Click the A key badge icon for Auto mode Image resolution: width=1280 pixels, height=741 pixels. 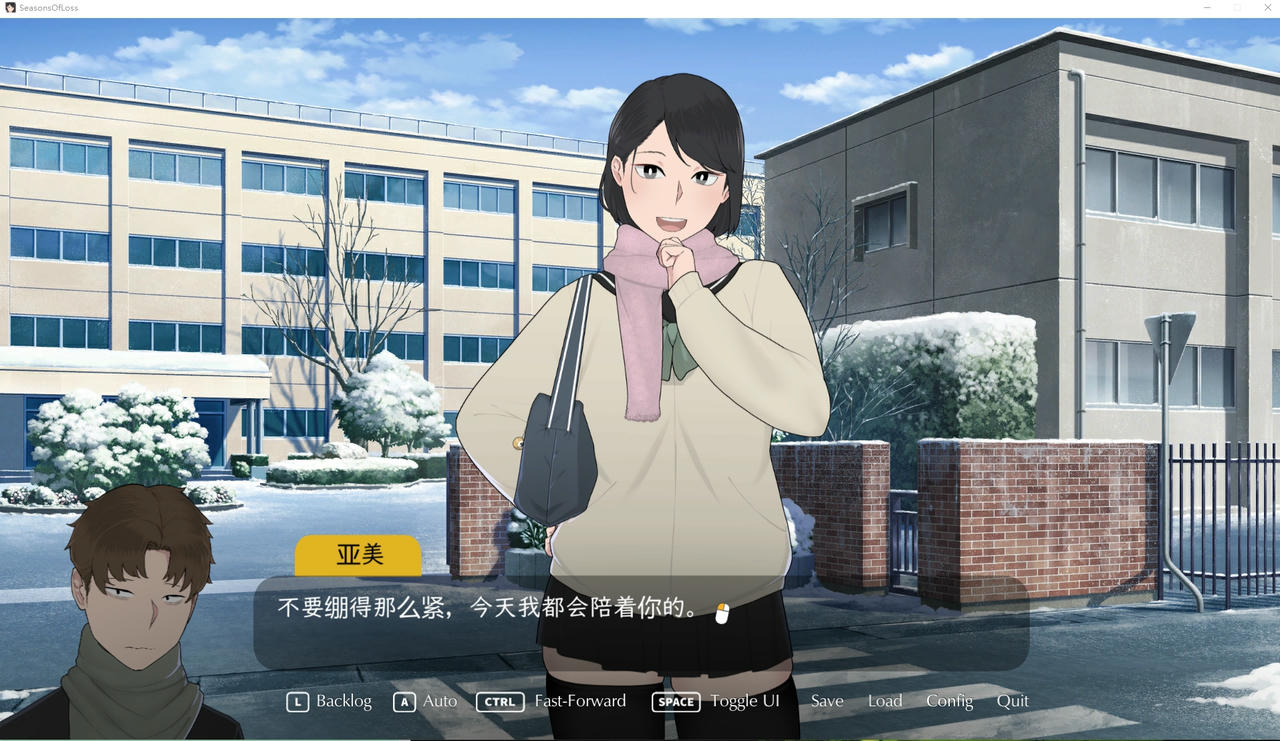tap(404, 702)
